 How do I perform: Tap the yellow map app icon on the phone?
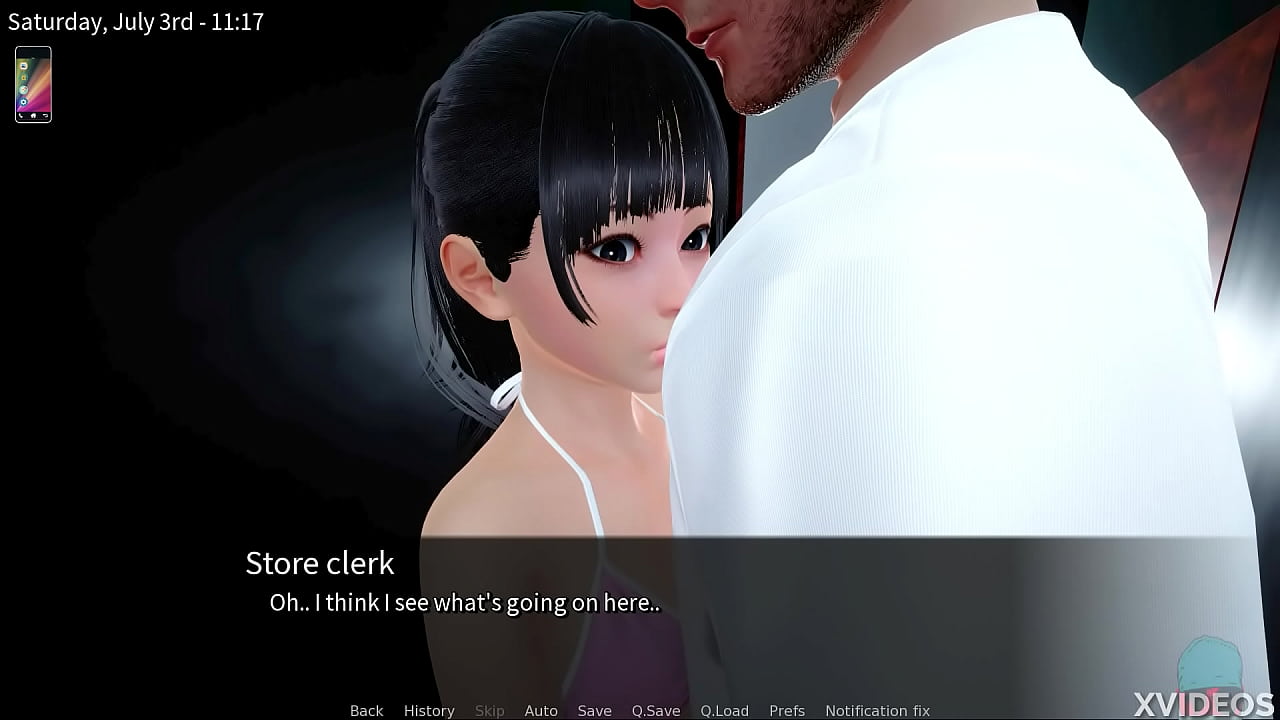[x=24, y=78]
